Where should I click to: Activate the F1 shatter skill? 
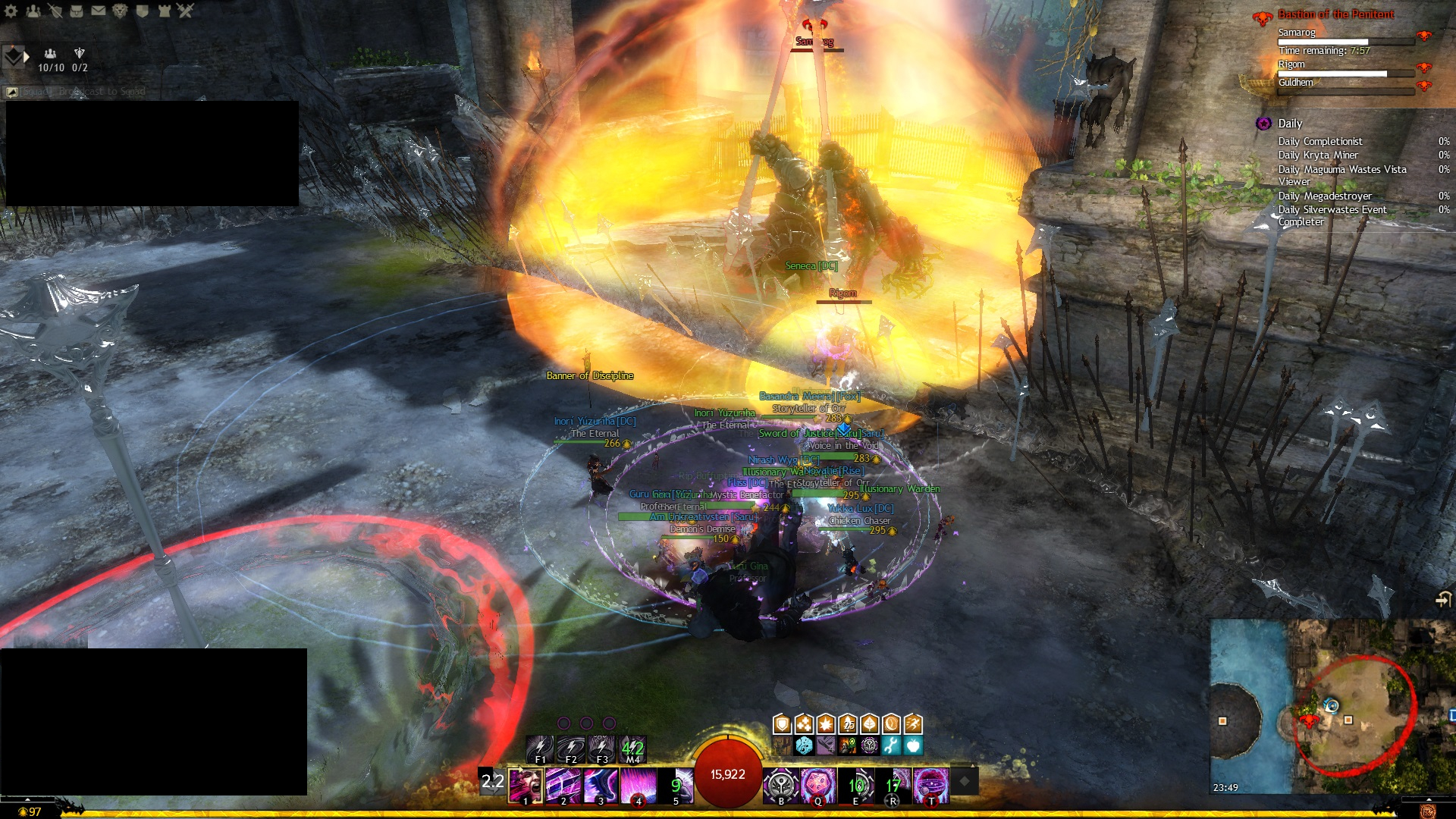540,748
